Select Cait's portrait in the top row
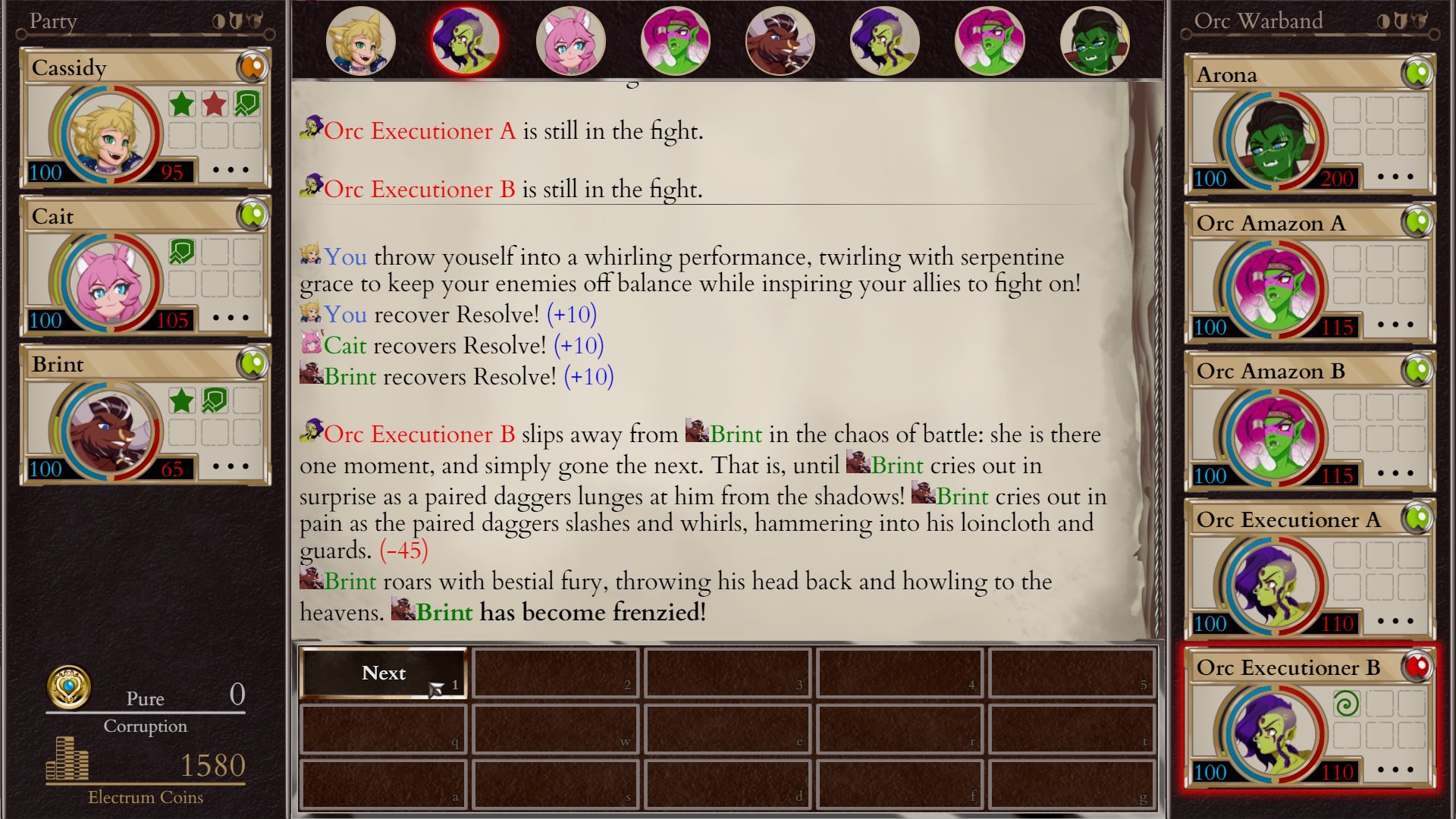 pos(573,42)
